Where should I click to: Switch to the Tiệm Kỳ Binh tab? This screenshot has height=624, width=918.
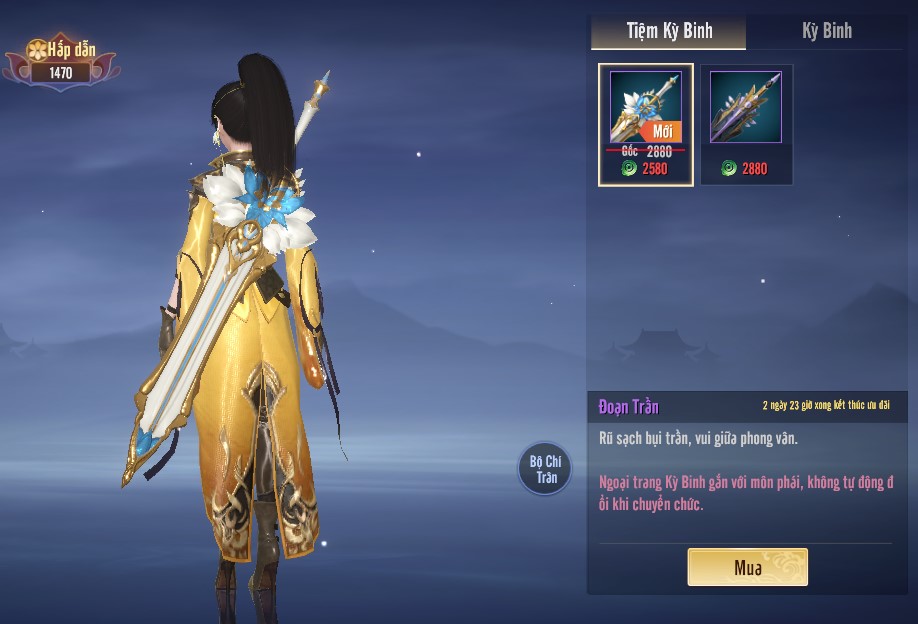(669, 30)
